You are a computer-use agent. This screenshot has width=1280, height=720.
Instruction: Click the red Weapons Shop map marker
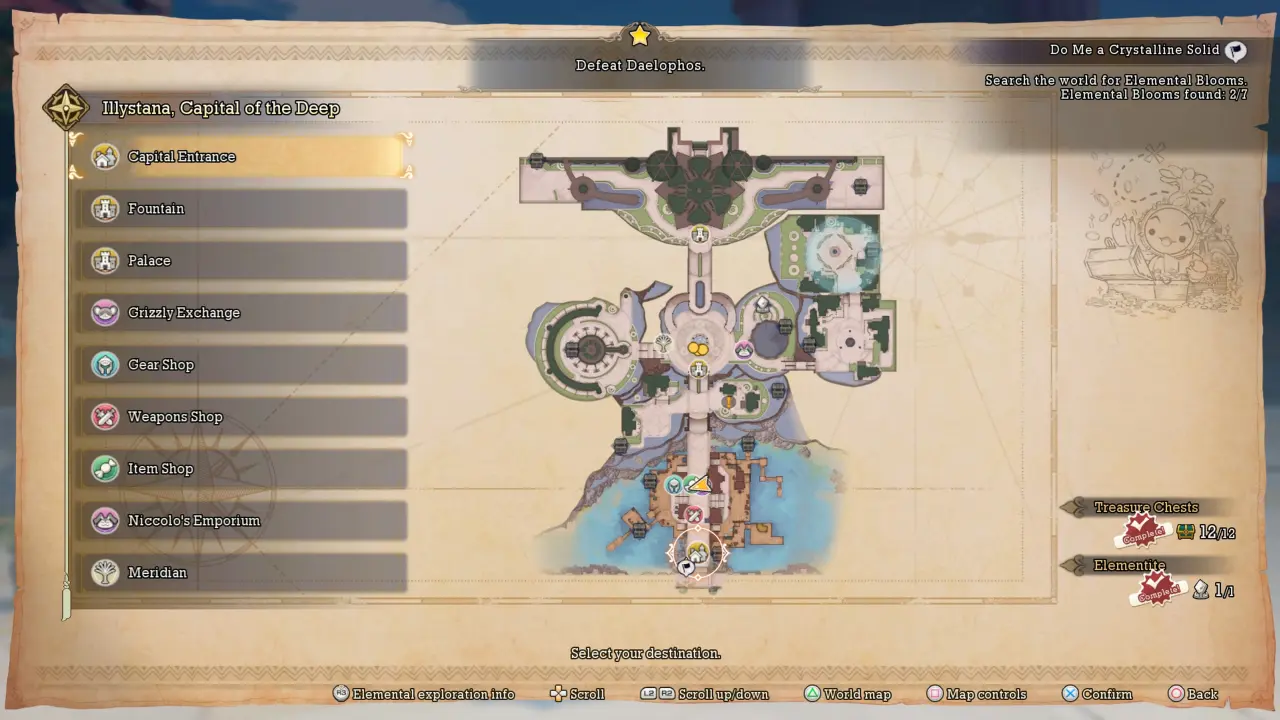click(693, 516)
